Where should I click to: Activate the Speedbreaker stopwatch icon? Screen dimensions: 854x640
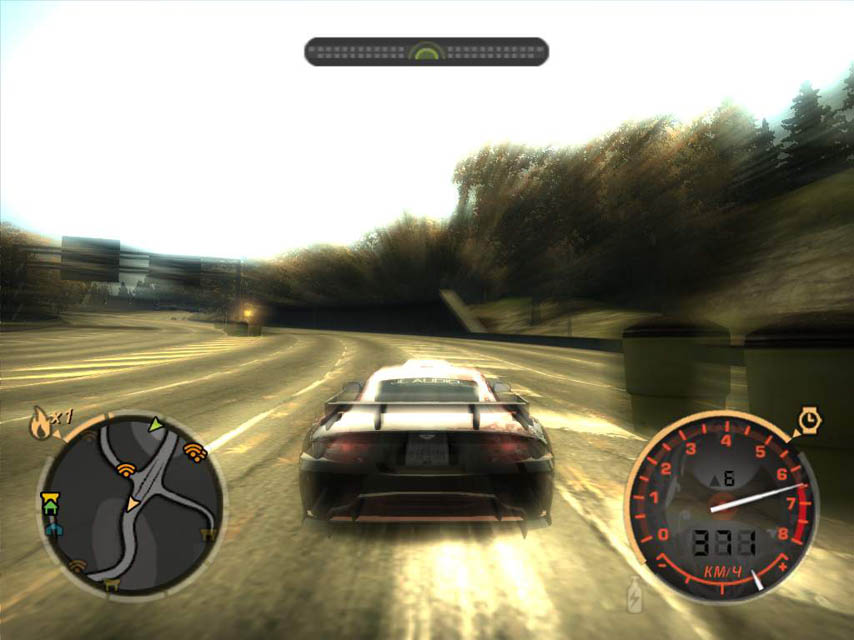[x=807, y=421]
